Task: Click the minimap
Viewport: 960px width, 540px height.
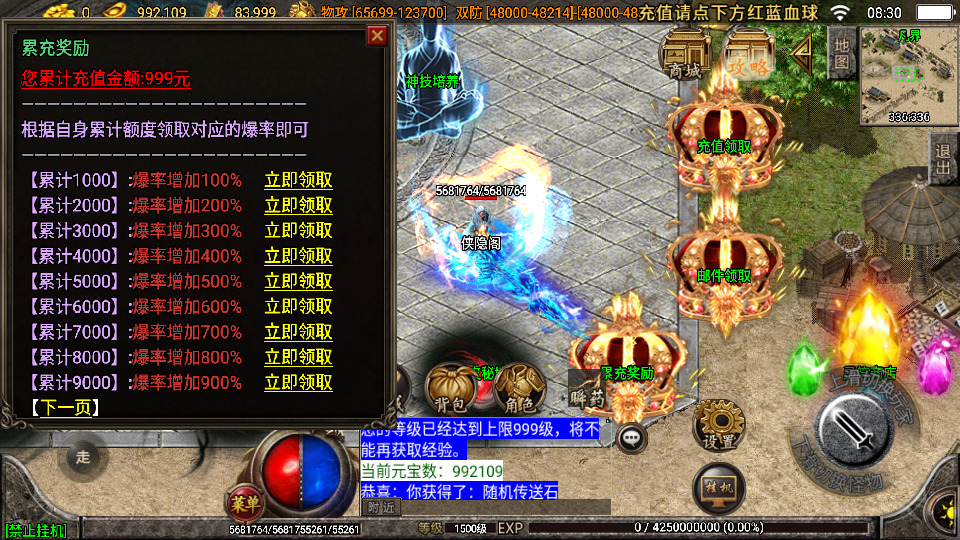Action: pyautogui.click(x=908, y=75)
